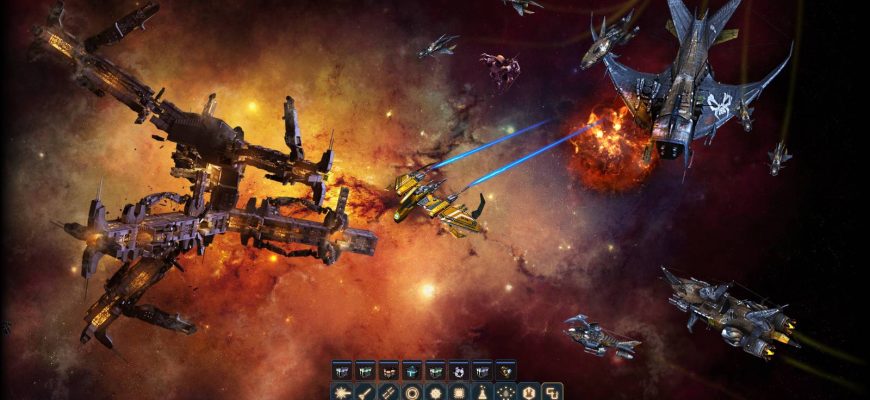
Task: Pick the gold ship slot in the hotbar
Action: 505,370
